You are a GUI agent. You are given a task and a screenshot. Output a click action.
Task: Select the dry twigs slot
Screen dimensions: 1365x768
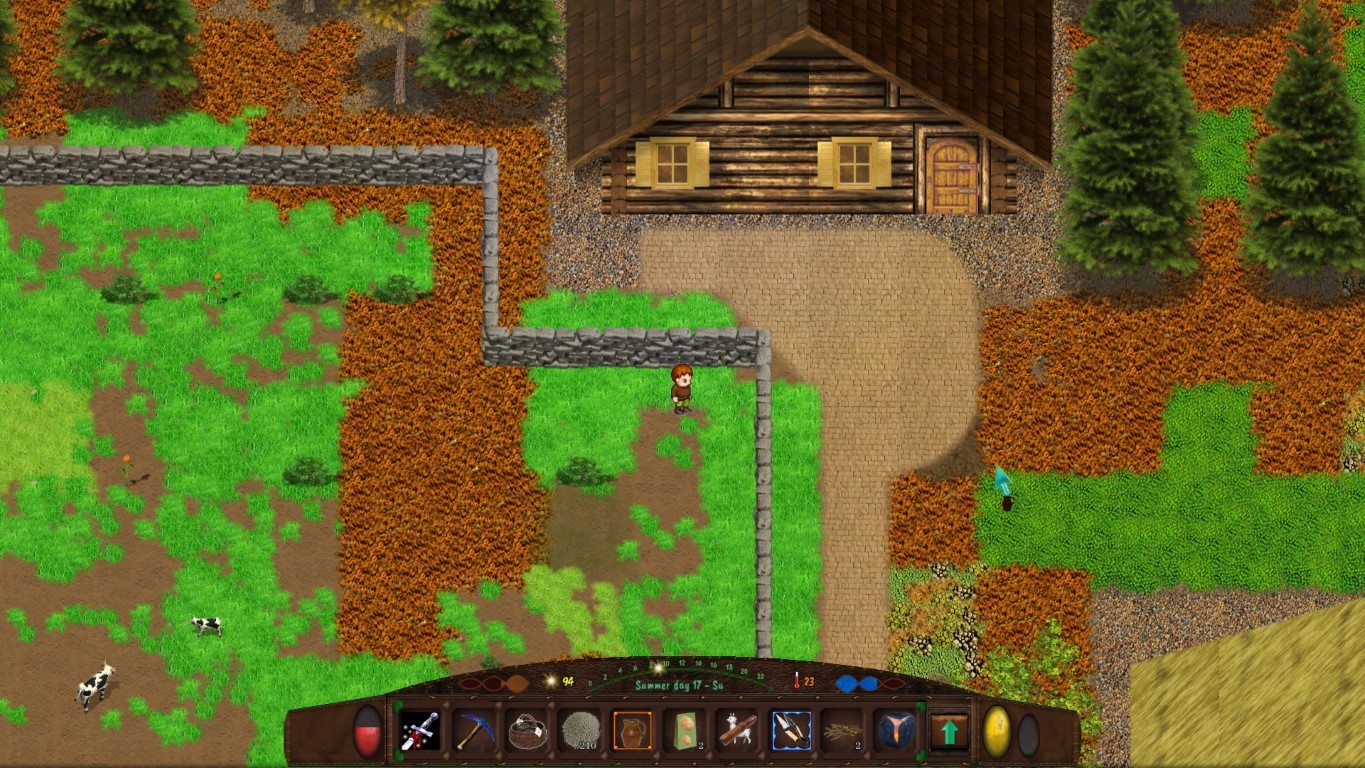coord(843,731)
